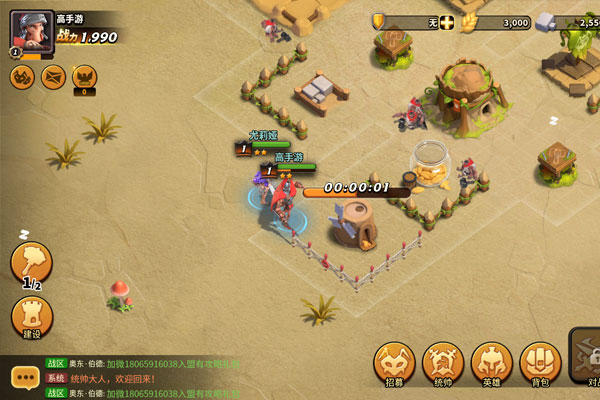Open the mail envelope icon
Viewport: 600px width, 400px height.
(x=53, y=76)
